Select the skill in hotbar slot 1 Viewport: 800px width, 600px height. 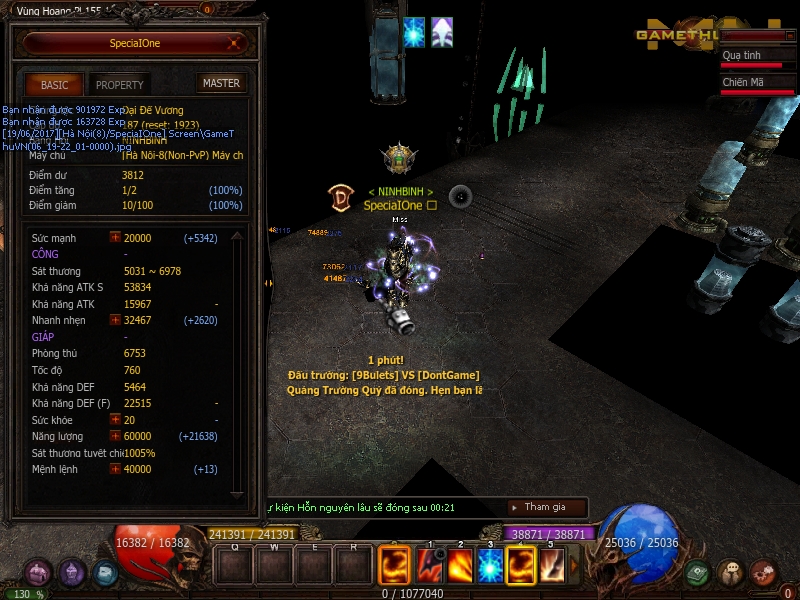(x=430, y=566)
